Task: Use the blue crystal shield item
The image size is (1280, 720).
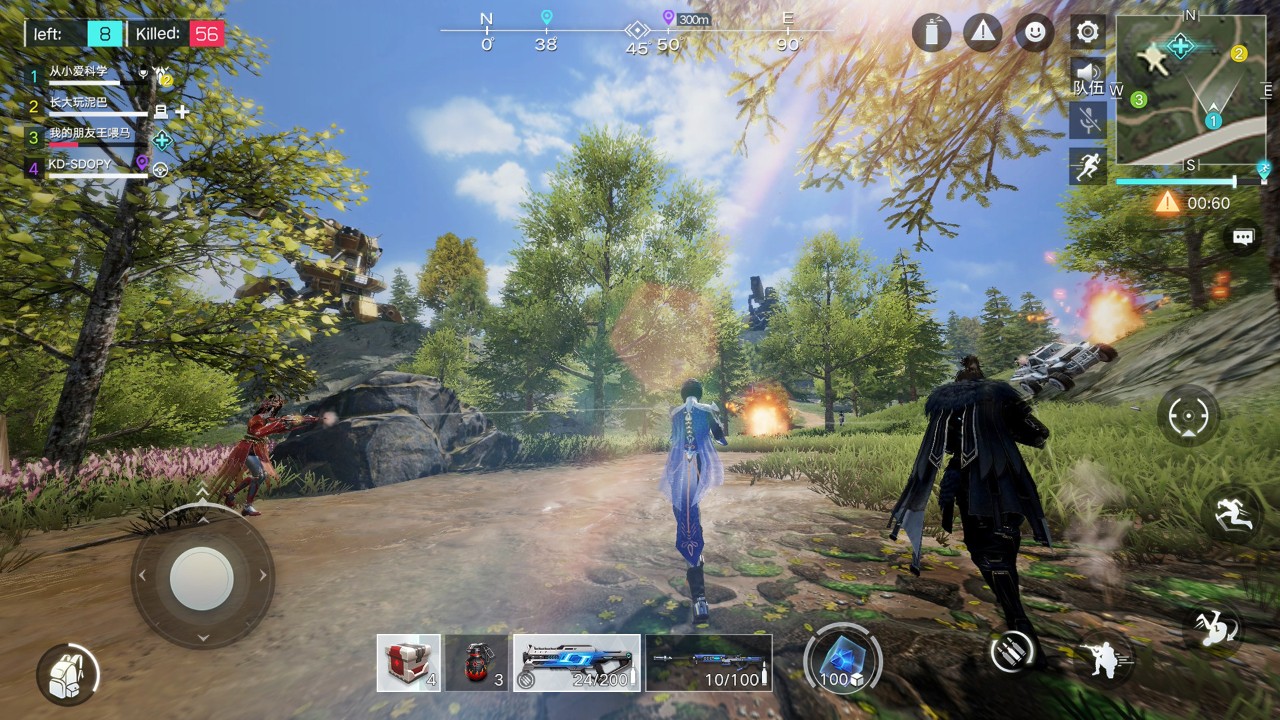Action: (x=842, y=660)
